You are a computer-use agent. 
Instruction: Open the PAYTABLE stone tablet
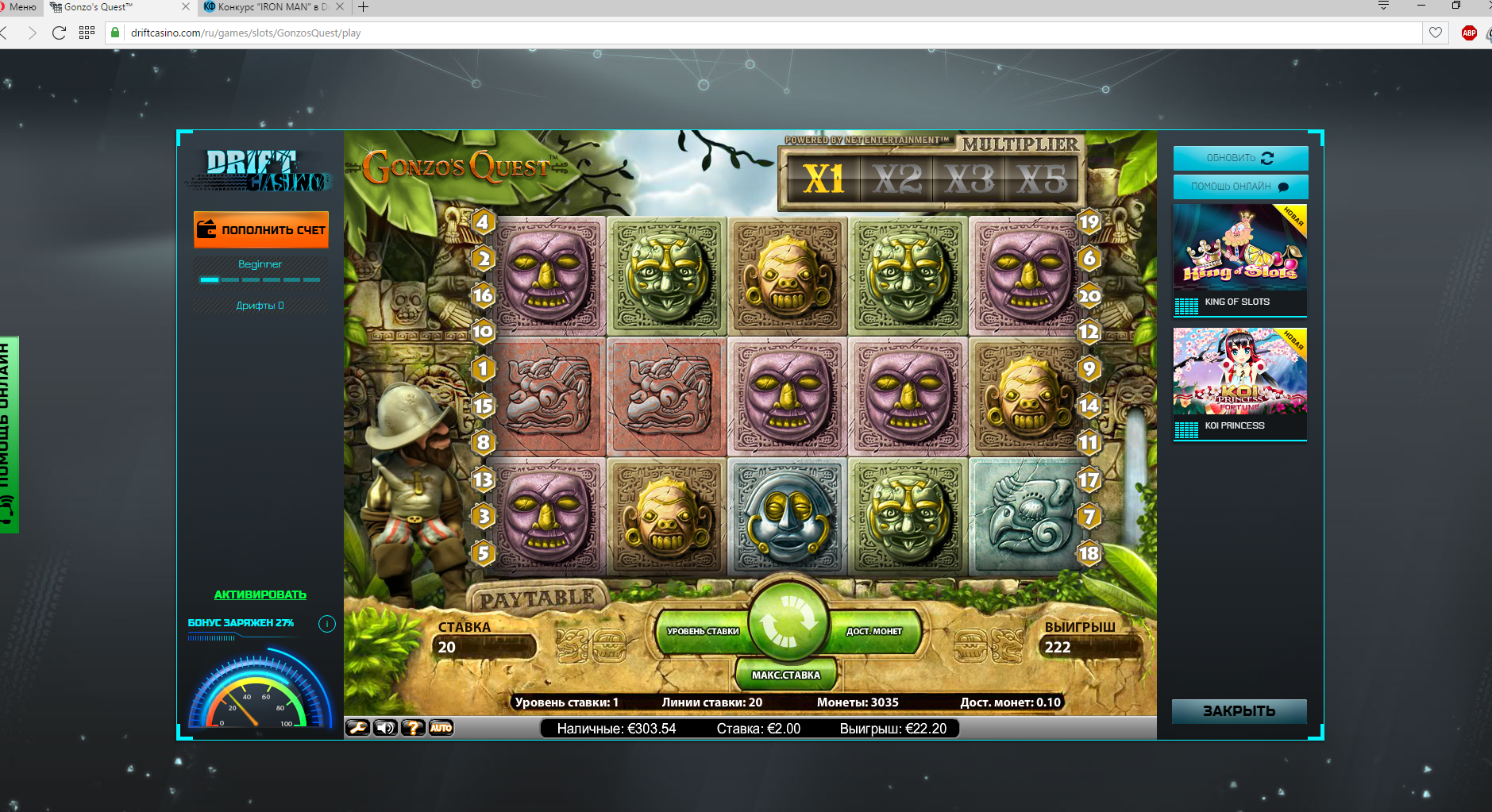click(x=538, y=598)
